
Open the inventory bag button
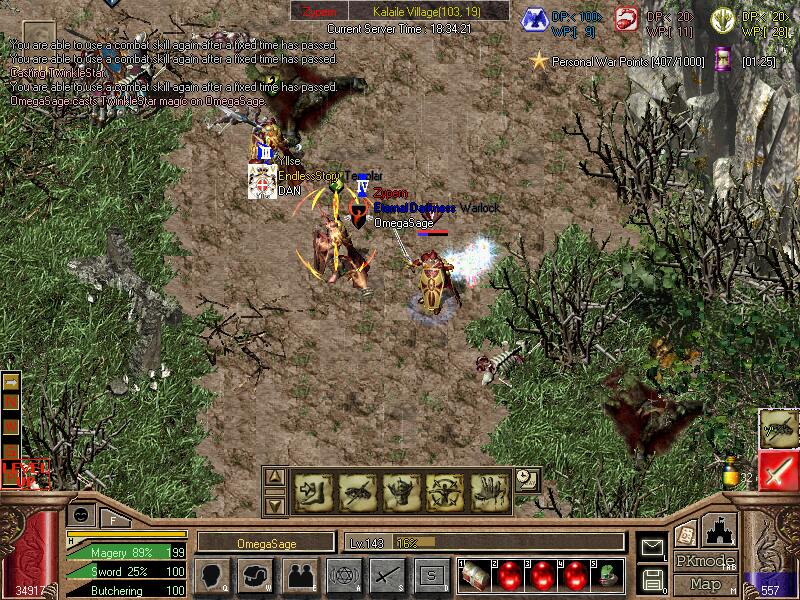coord(254,576)
